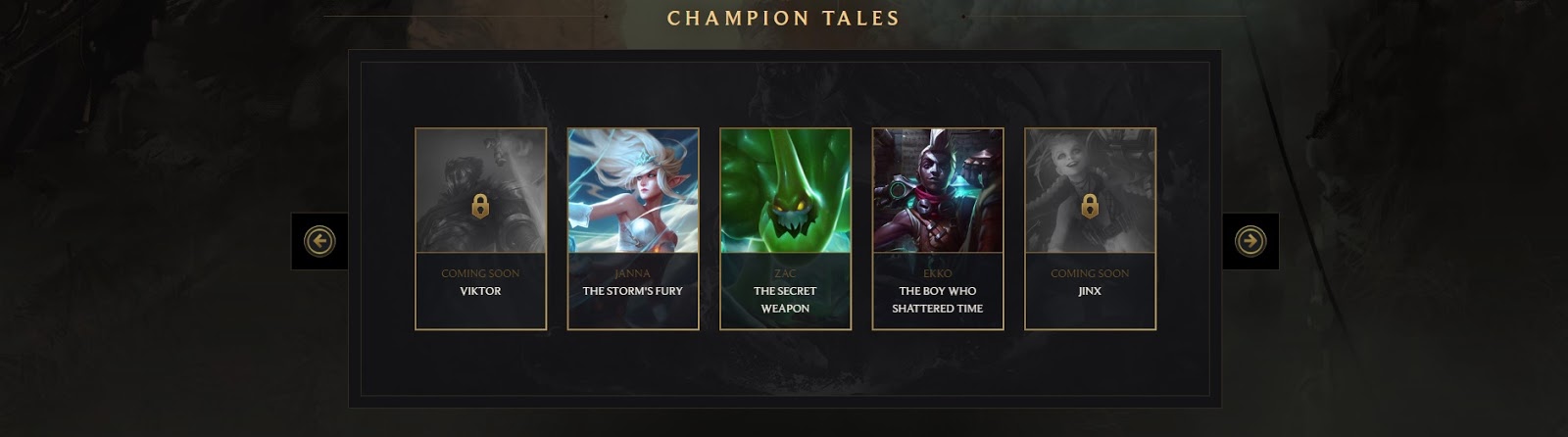
Task: Open Janna's tale The Storm's Fury
Action: coord(633,228)
